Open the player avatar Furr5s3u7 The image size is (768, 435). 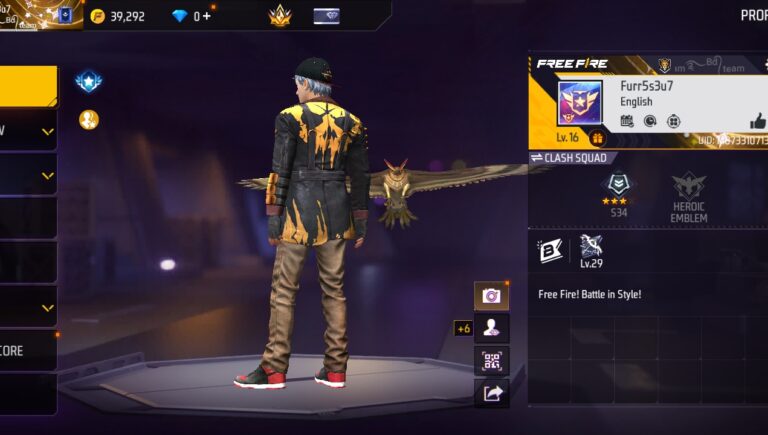tap(579, 105)
